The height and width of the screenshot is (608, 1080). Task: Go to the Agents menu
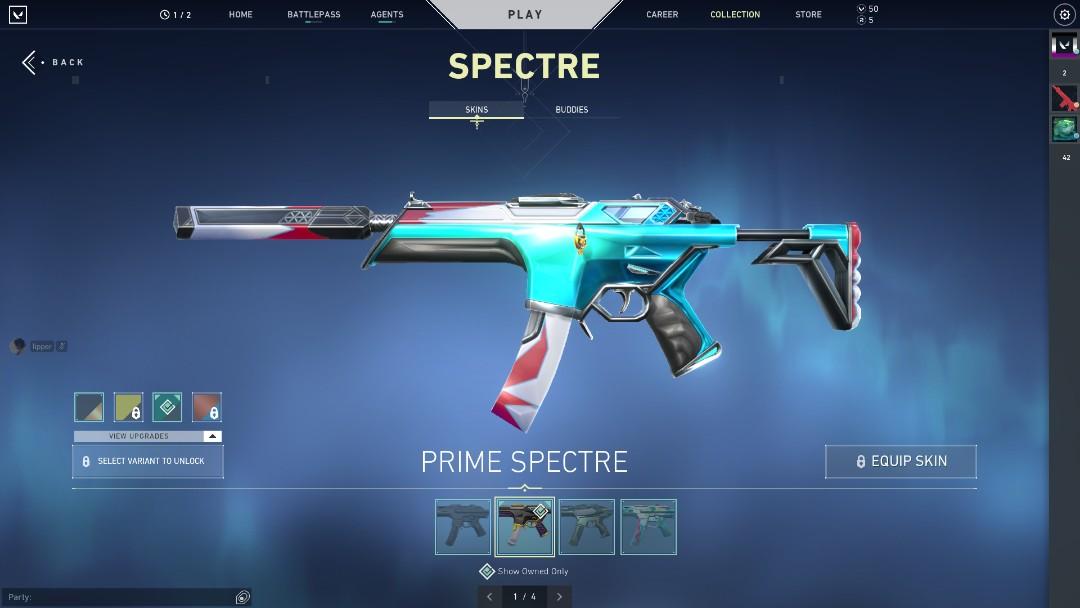point(387,15)
